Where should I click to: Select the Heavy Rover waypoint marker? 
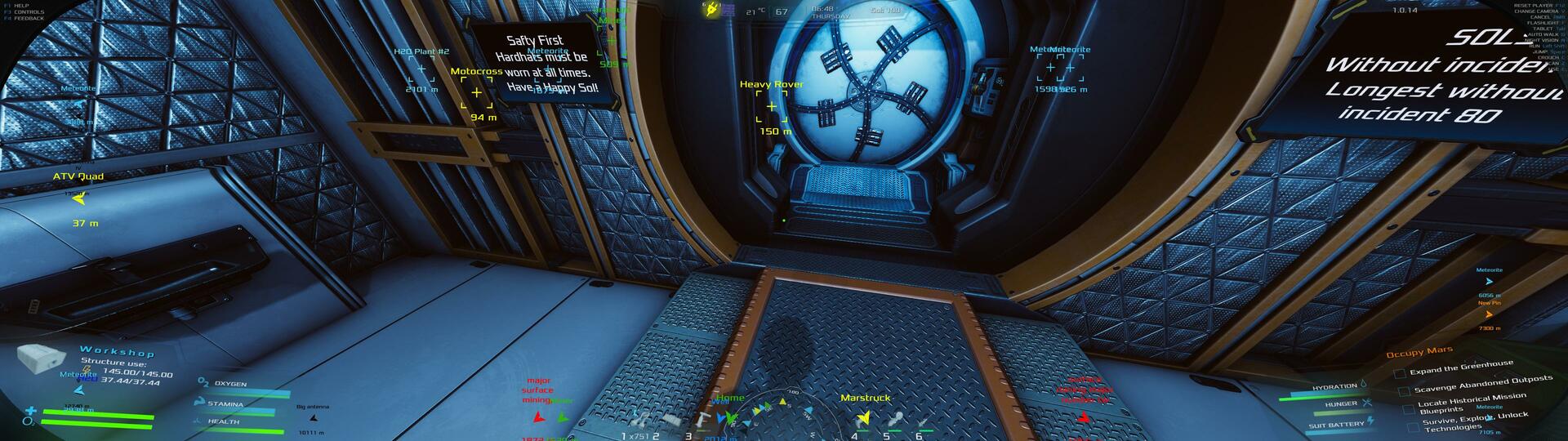pos(772,106)
